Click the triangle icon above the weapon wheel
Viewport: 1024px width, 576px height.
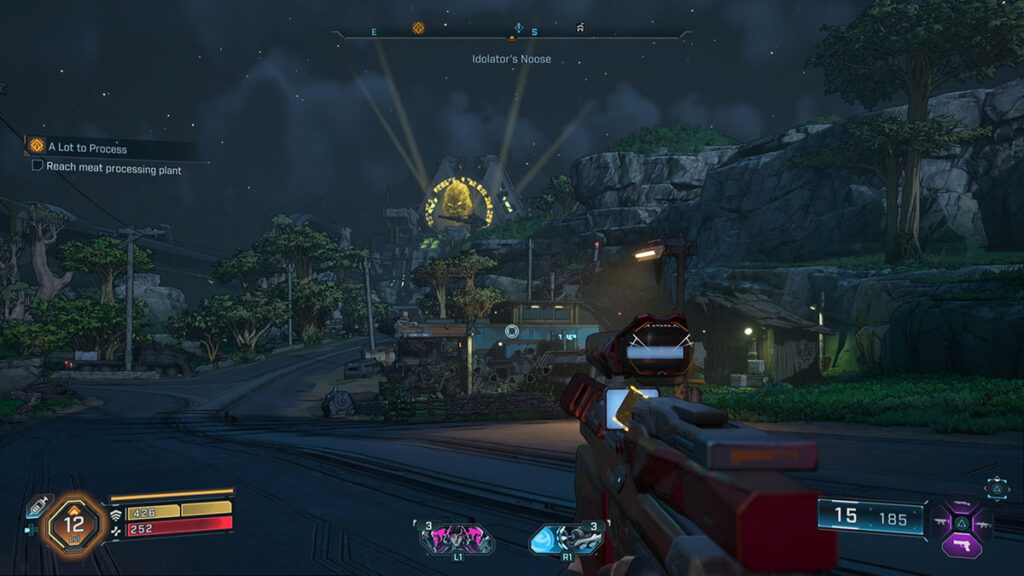996,487
